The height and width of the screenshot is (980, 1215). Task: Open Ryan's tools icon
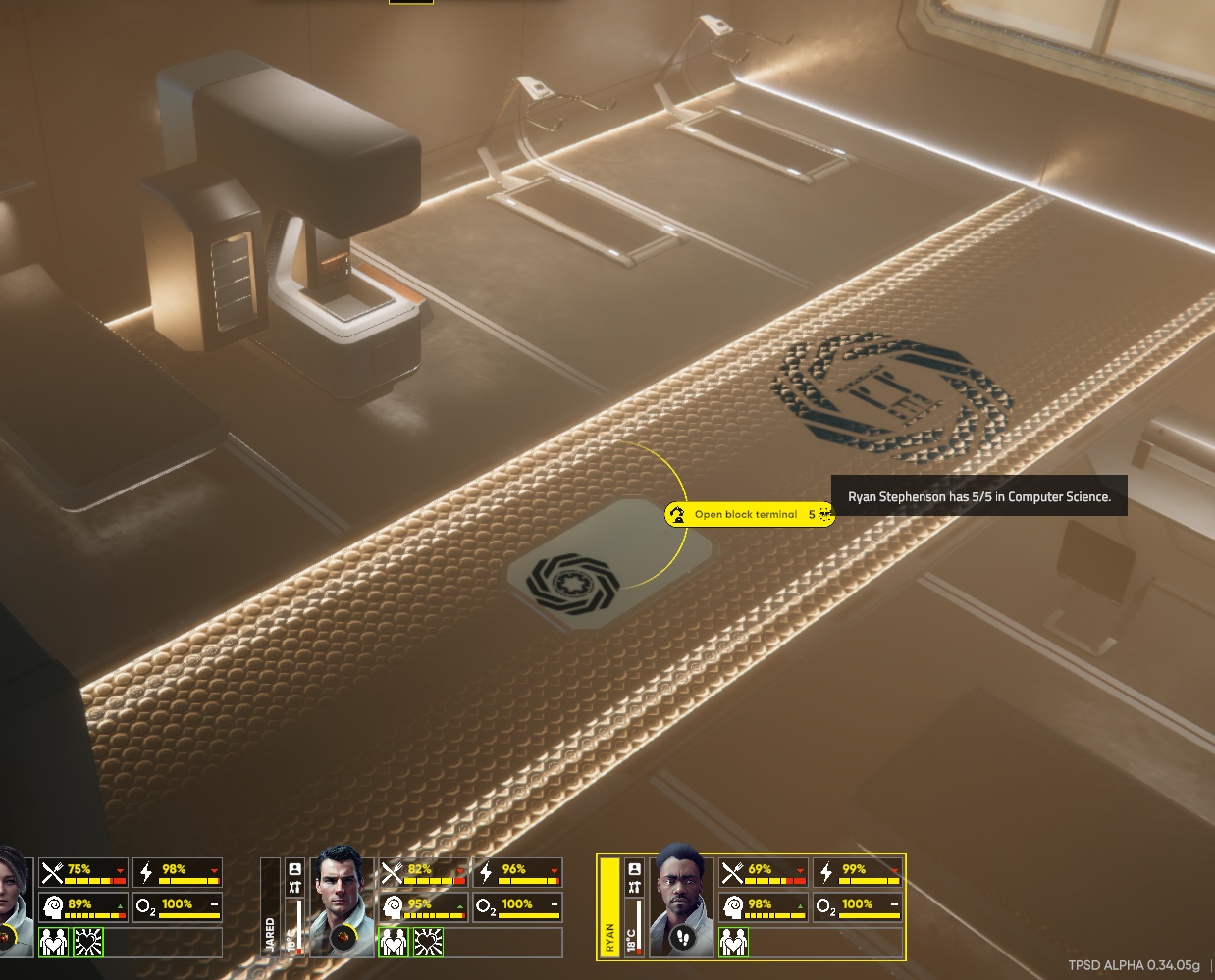pos(635,888)
